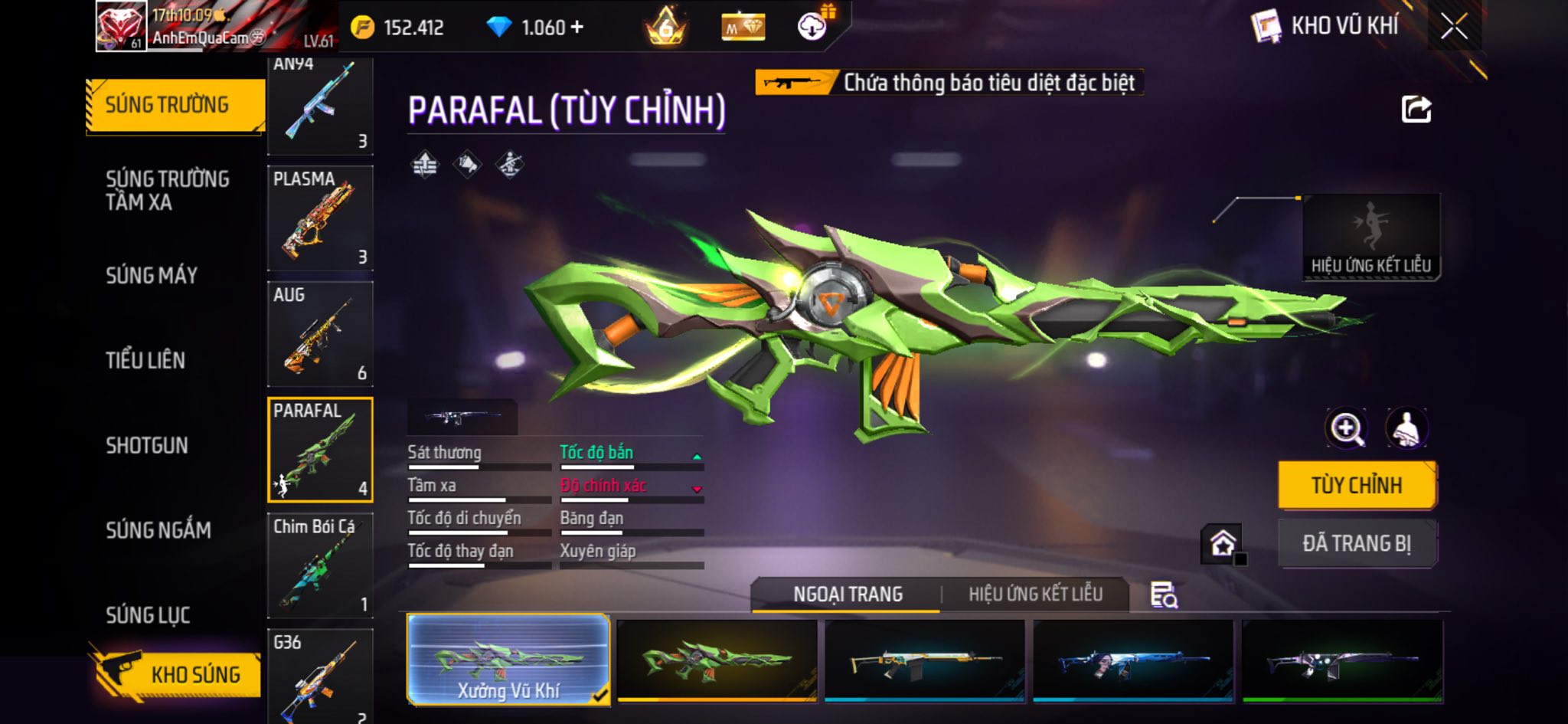Choose the Shotgun category
1568x724 pixels.
click(147, 445)
